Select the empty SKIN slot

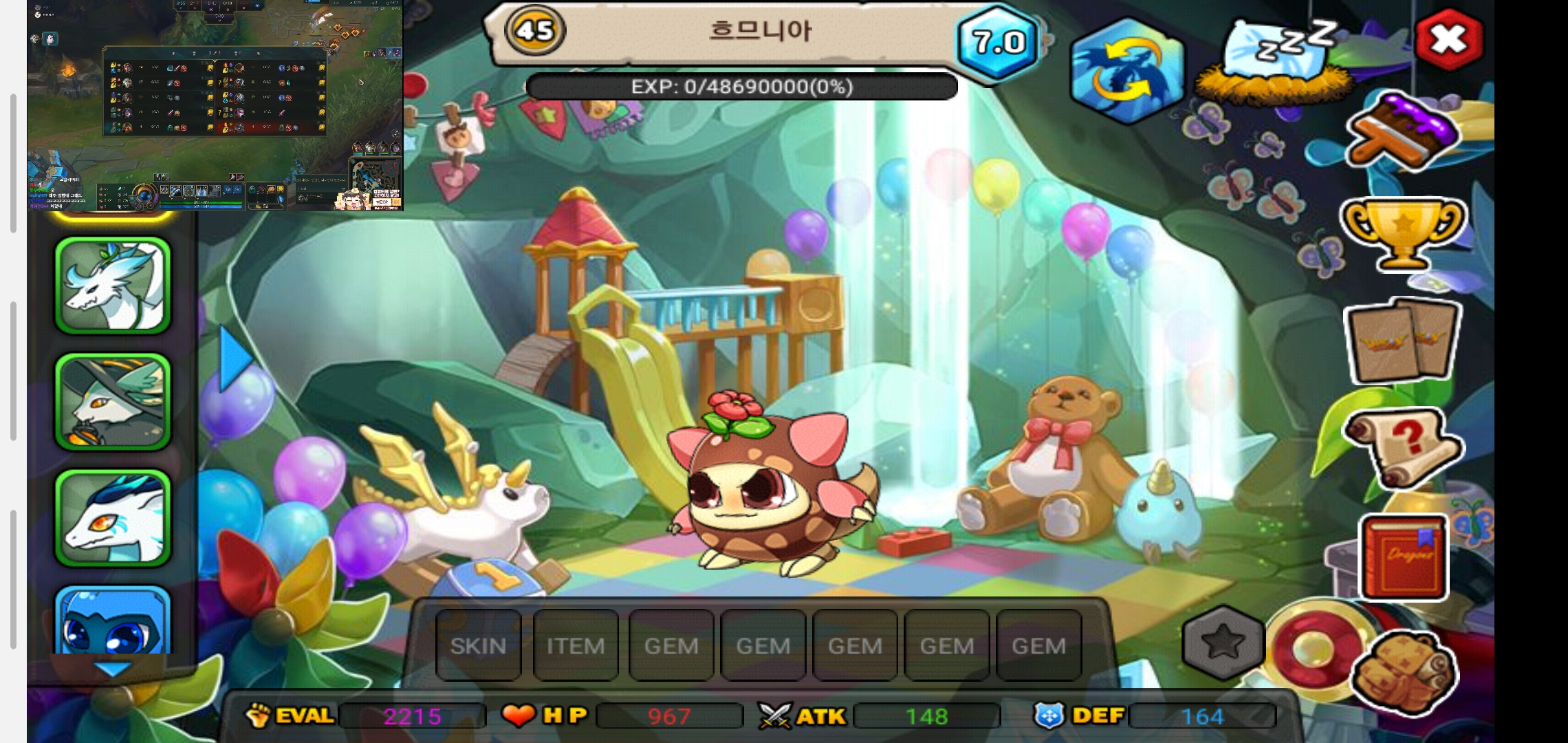(x=478, y=645)
